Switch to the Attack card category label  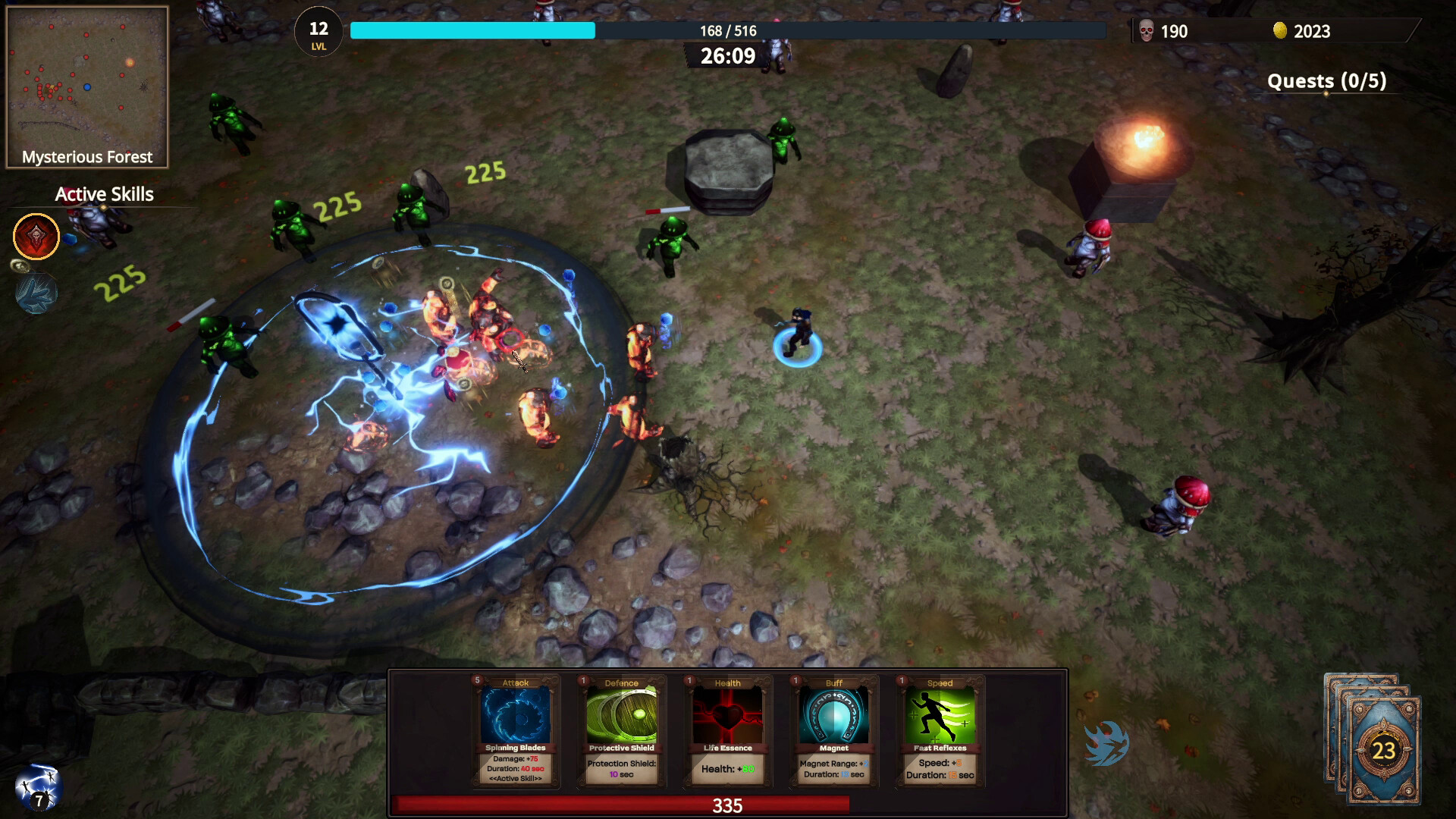(515, 682)
